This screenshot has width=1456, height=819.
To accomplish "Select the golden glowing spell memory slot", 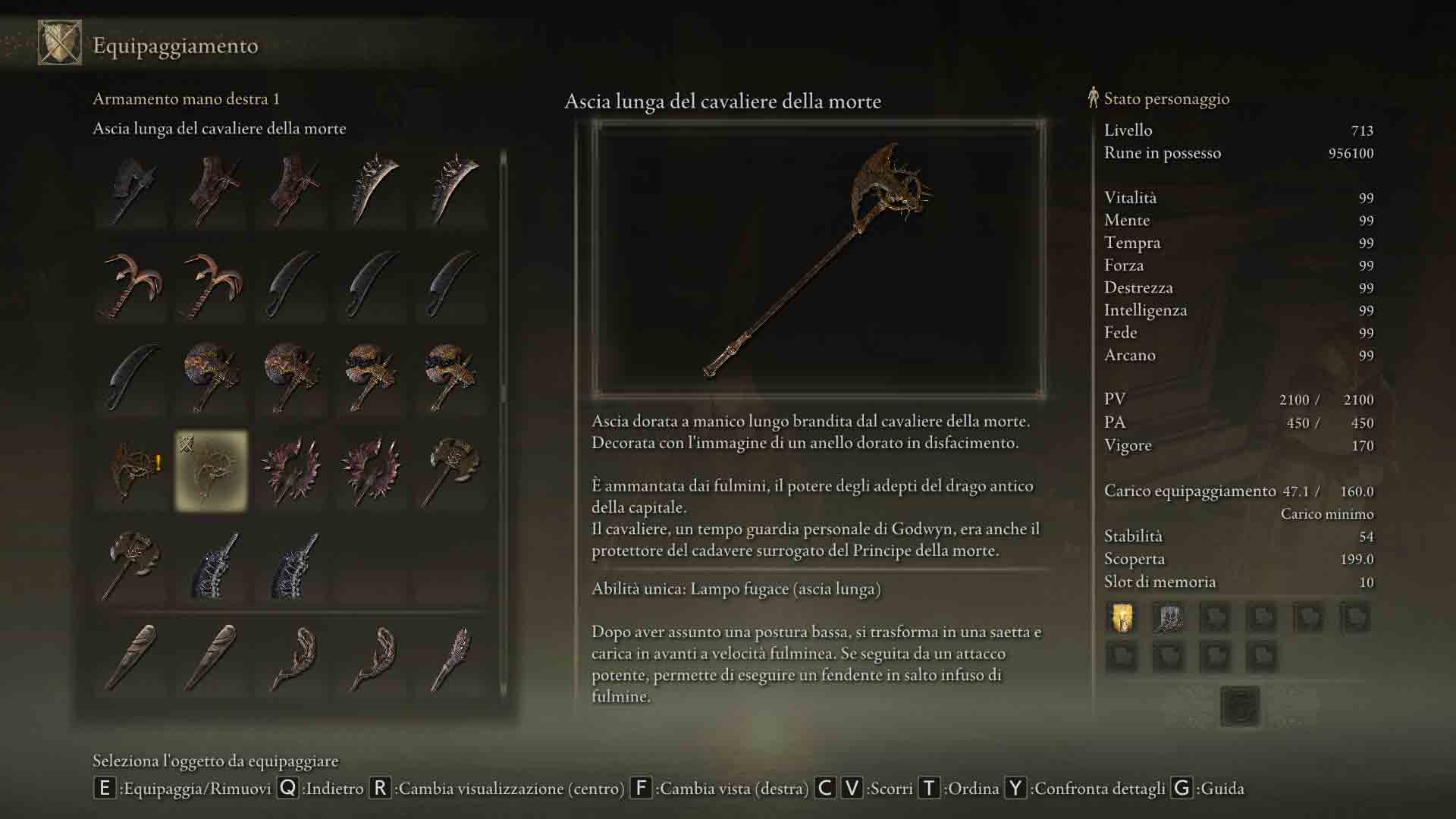I will click(x=1122, y=618).
